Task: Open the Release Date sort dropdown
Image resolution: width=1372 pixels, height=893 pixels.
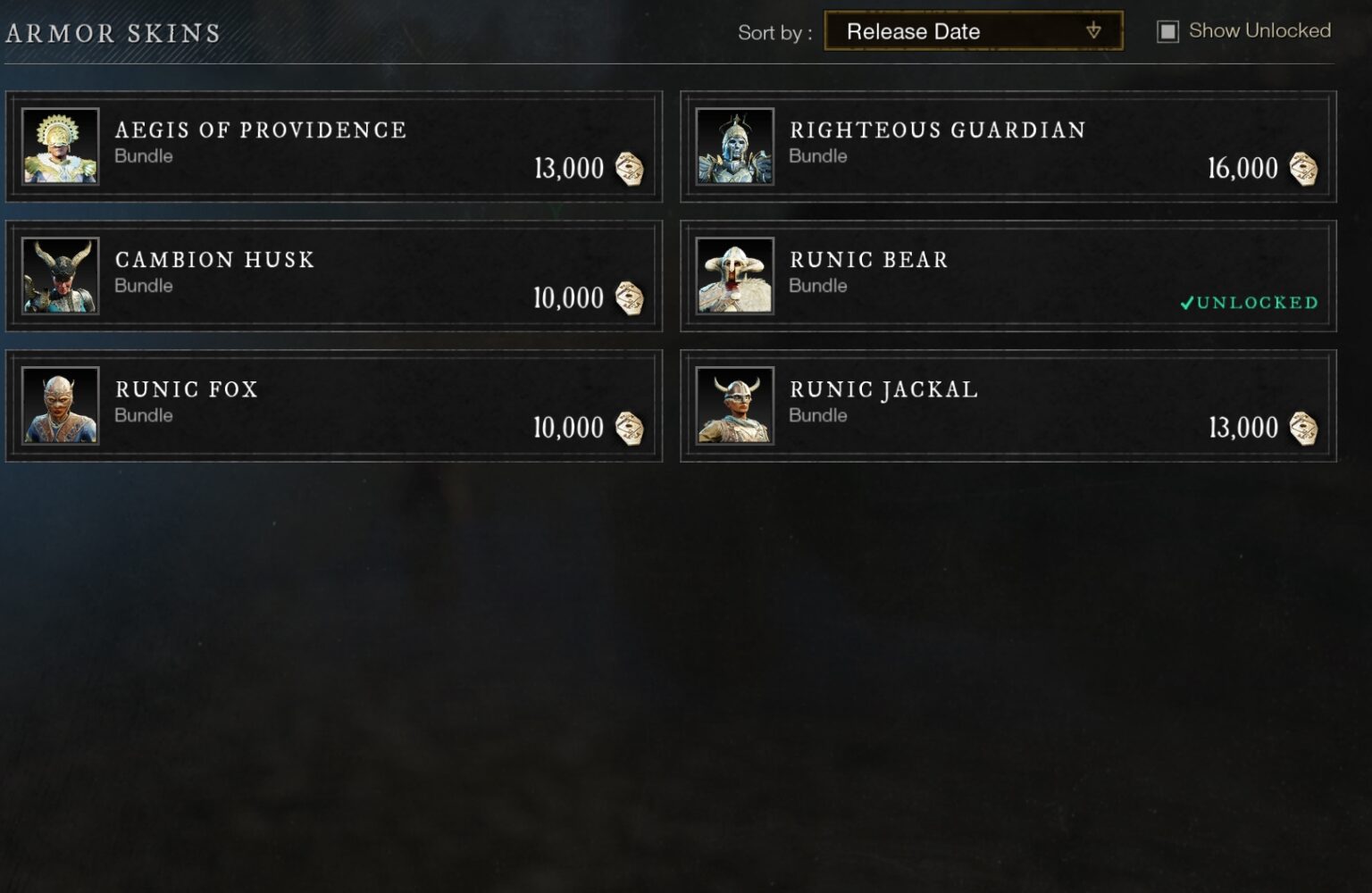Action: click(x=972, y=30)
